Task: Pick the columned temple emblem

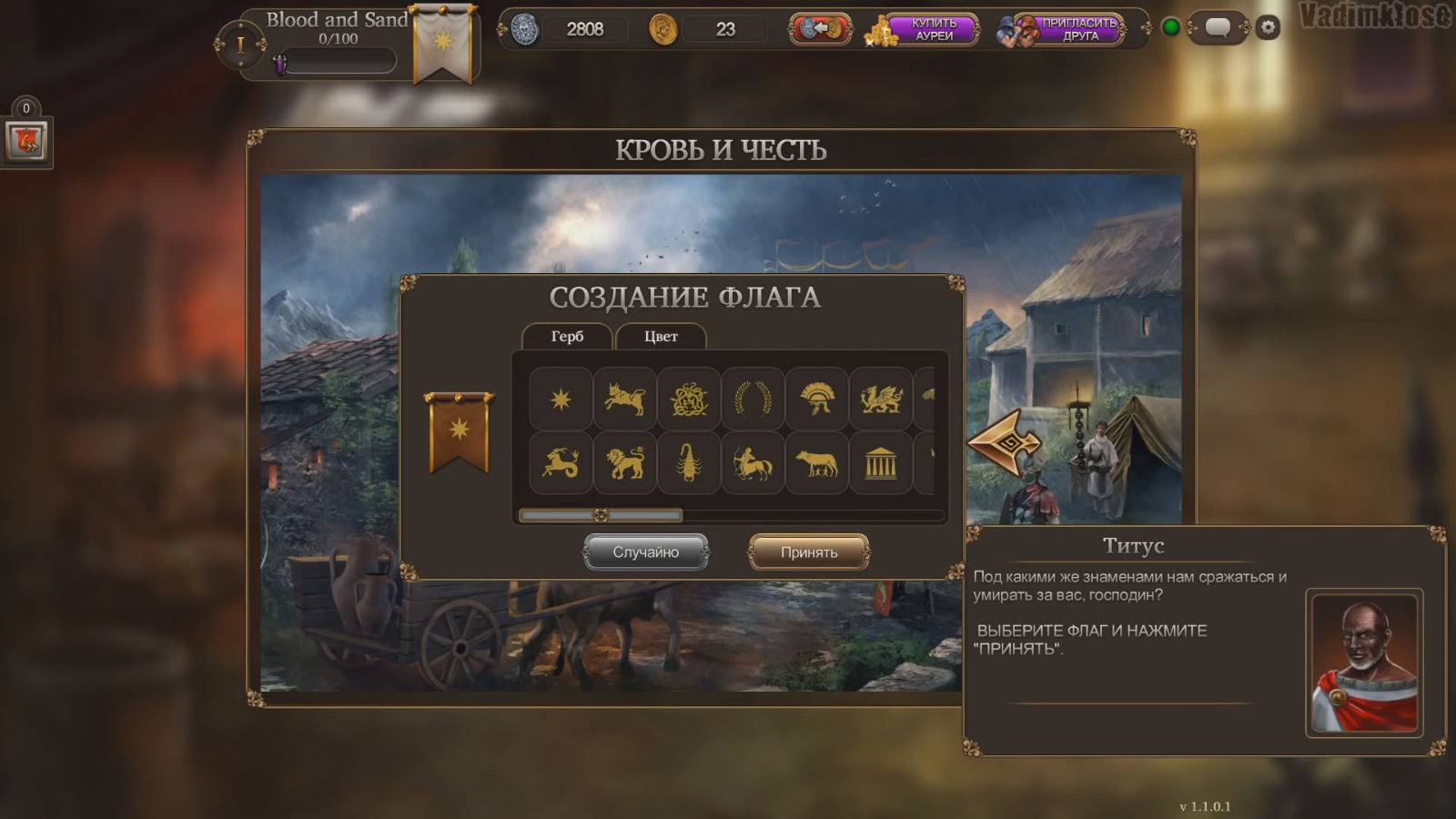Action: pos(881,463)
